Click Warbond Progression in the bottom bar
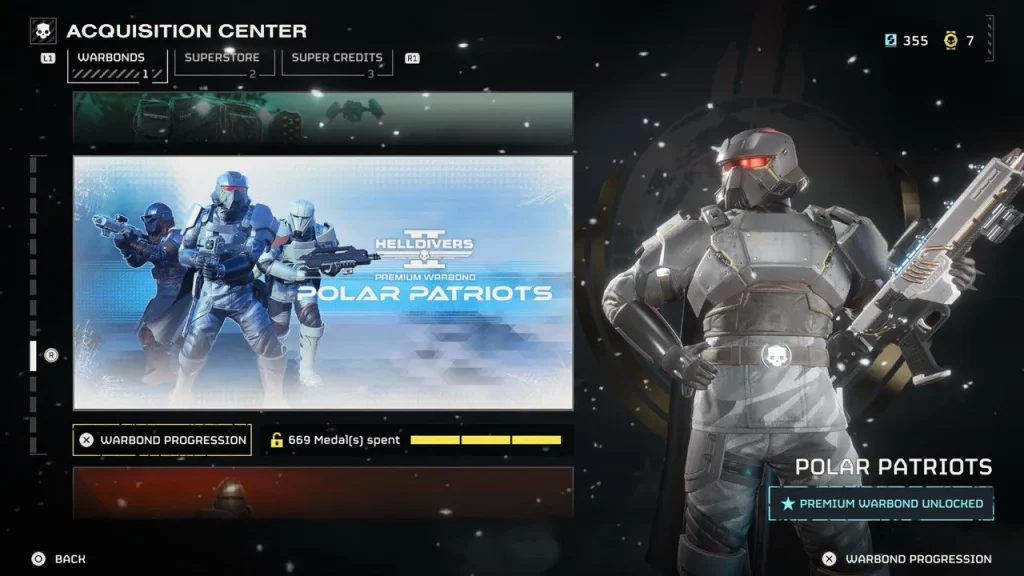 point(908,559)
